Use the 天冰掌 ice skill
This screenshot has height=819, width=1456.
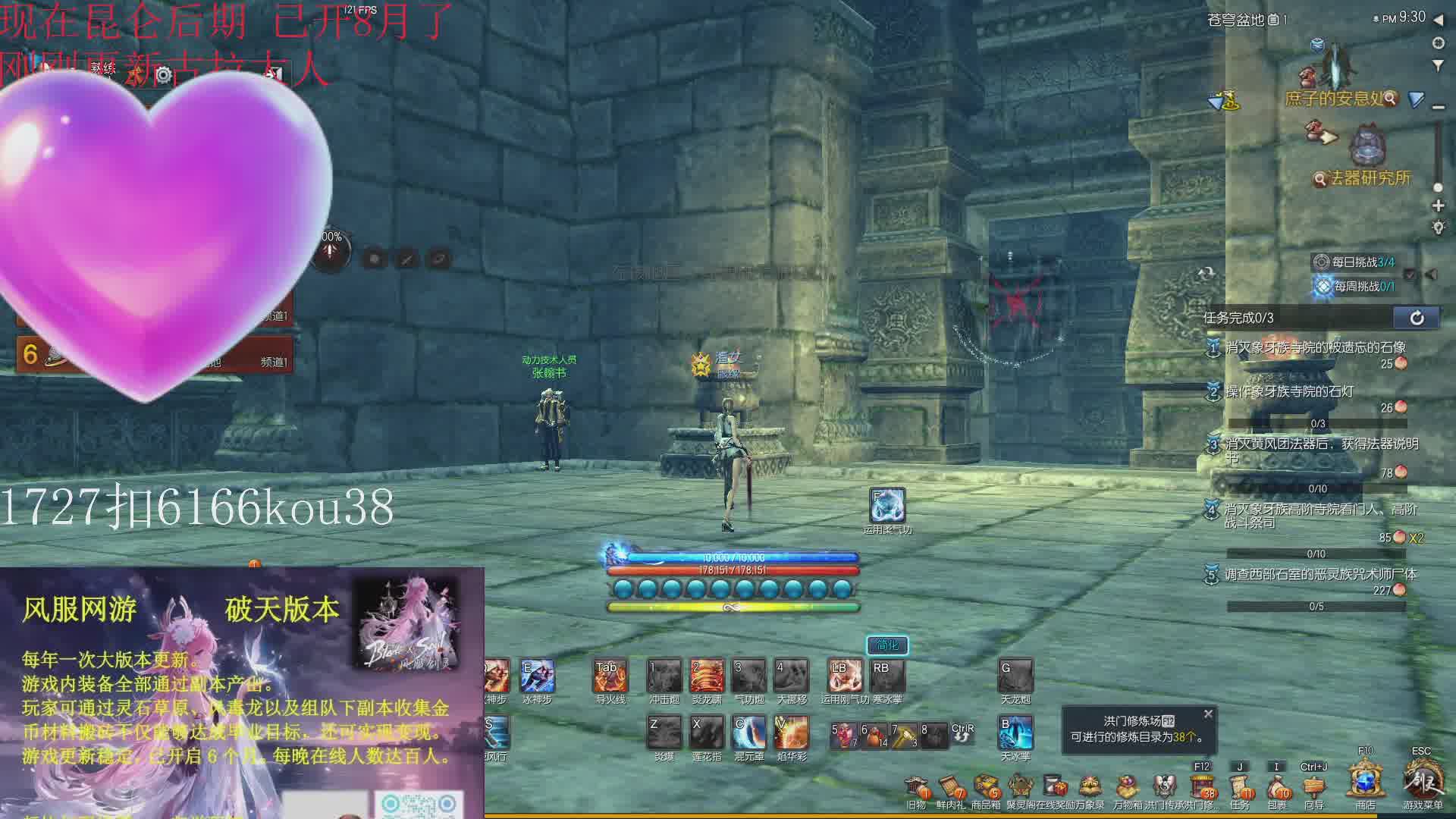[1015, 733]
